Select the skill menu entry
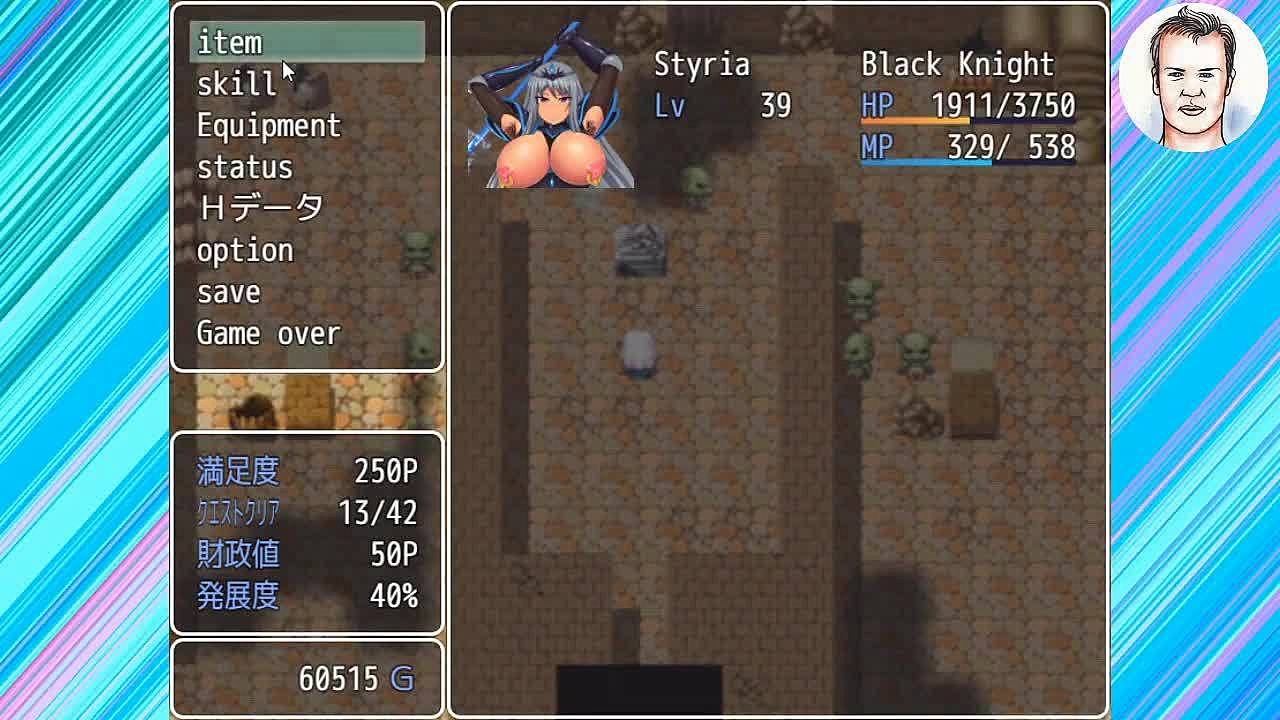This screenshot has width=1280, height=720. click(236, 84)
